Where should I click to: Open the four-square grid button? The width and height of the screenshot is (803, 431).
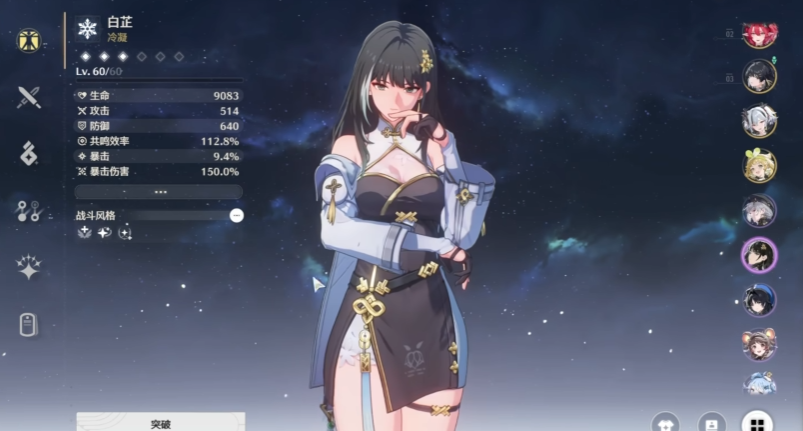(x=757, y=424)
